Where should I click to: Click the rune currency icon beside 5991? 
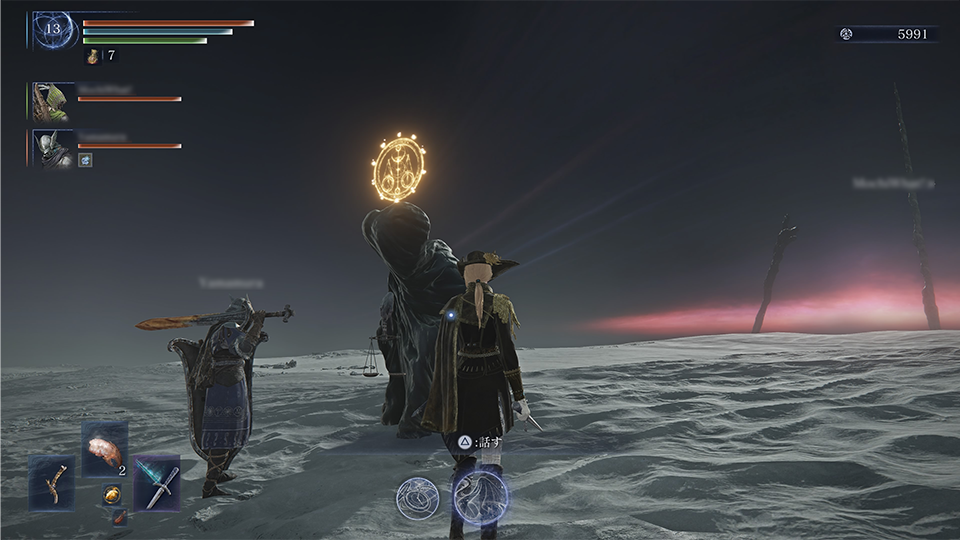(846, 34)
